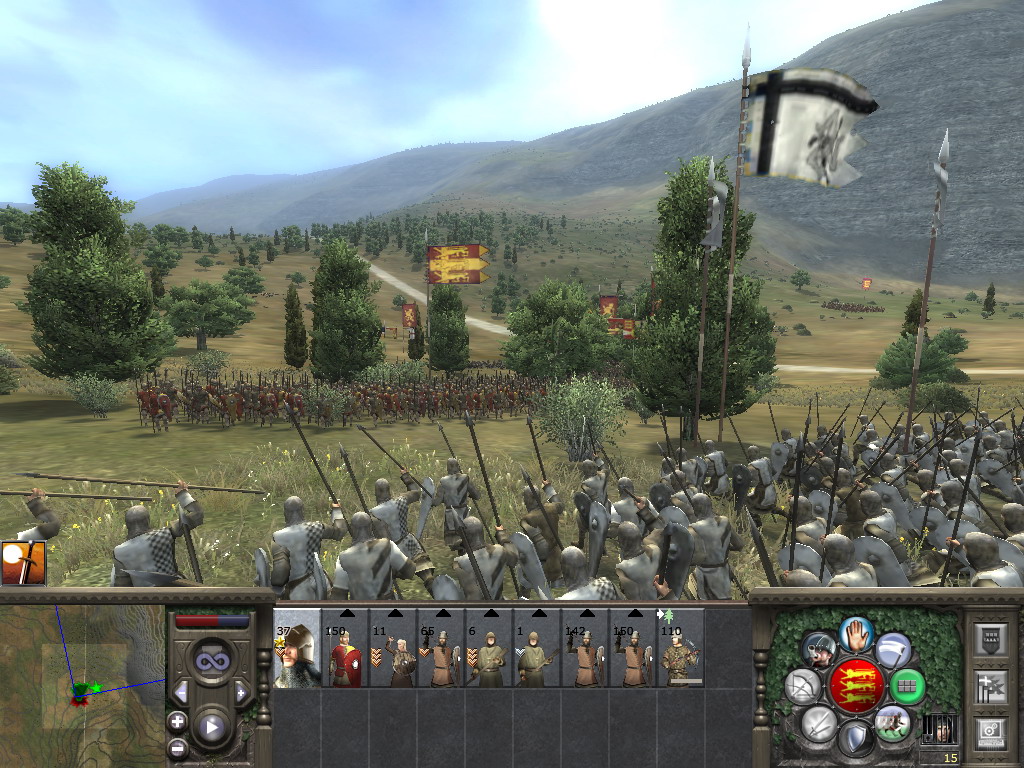Toggle the infinity speed lock button
1024x768 pixels.
click(x=211, y=661)
